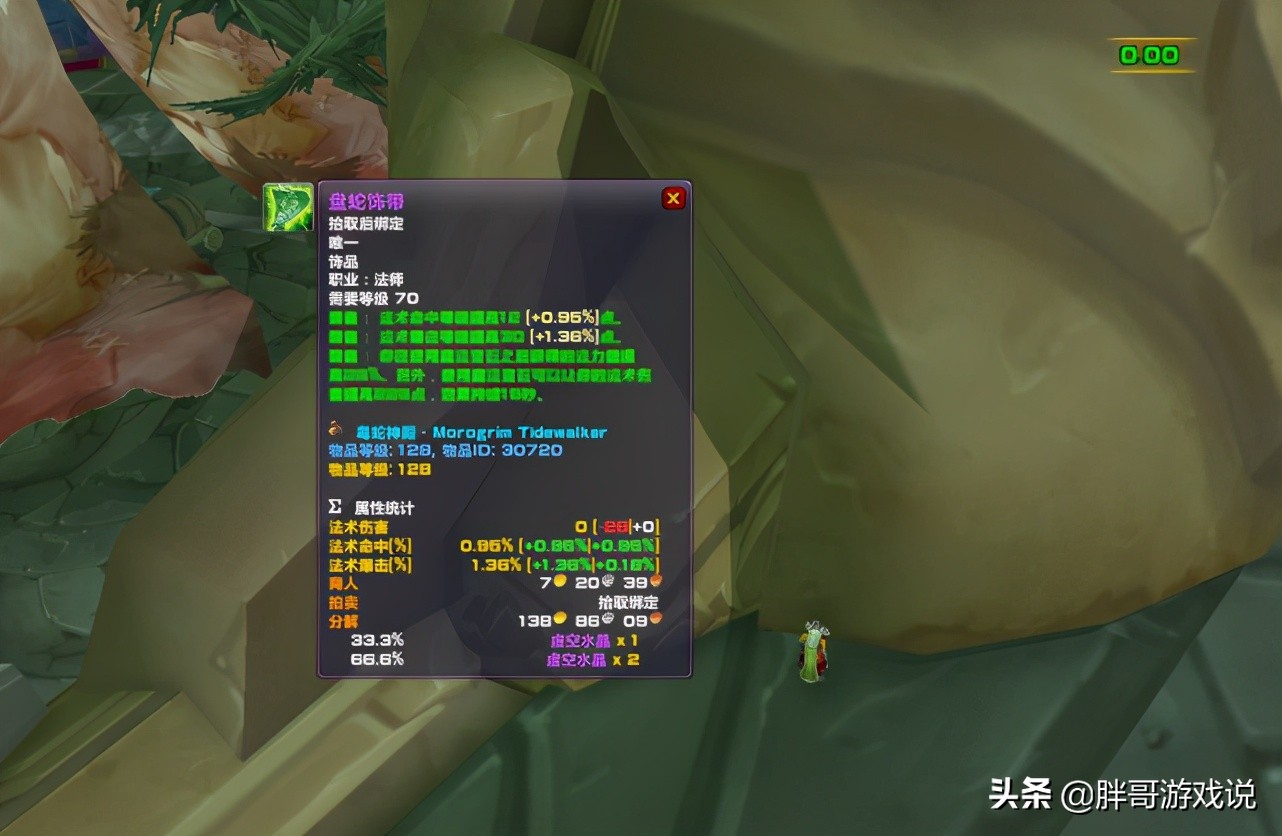Click the bag drop-source icon beside Morogrim Tidewalker
Viewport: 1282px width, 836px height.
point(334,431)
